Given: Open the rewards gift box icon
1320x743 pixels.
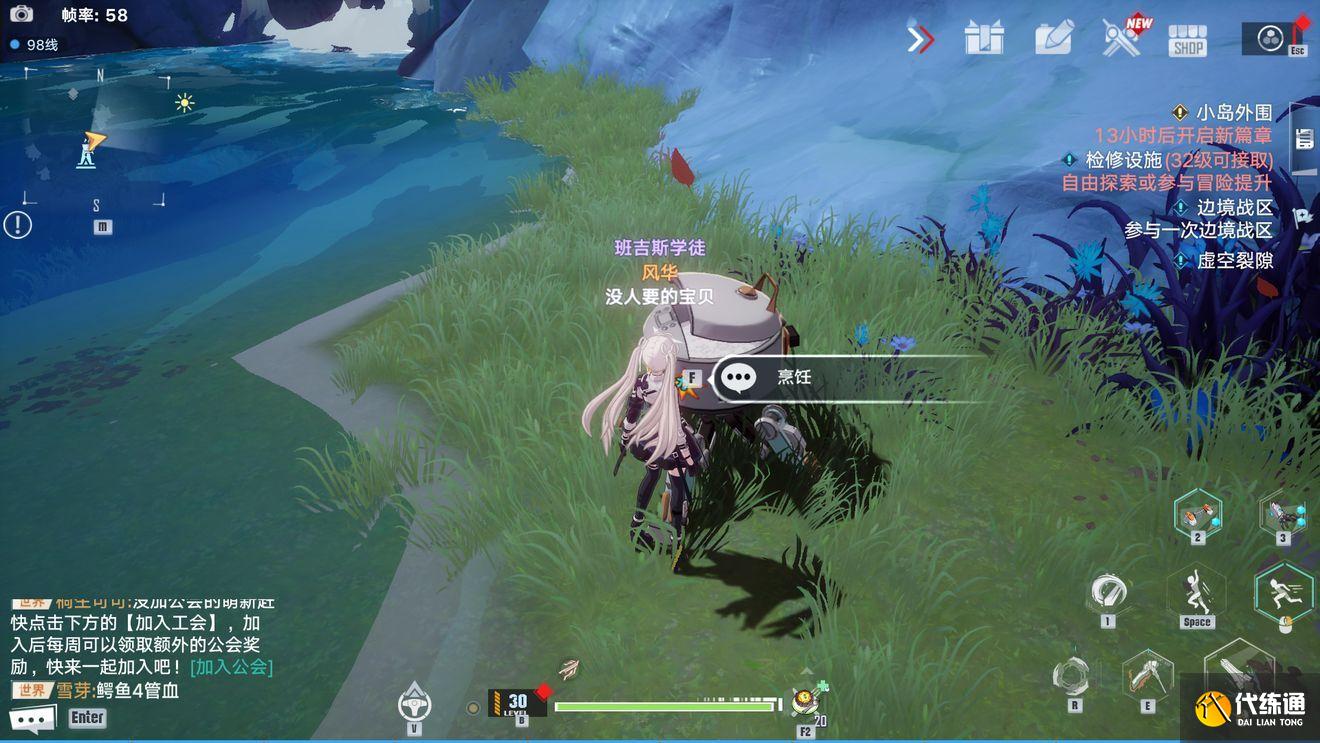Looking at the screenshot, I should tap(985, 38).
